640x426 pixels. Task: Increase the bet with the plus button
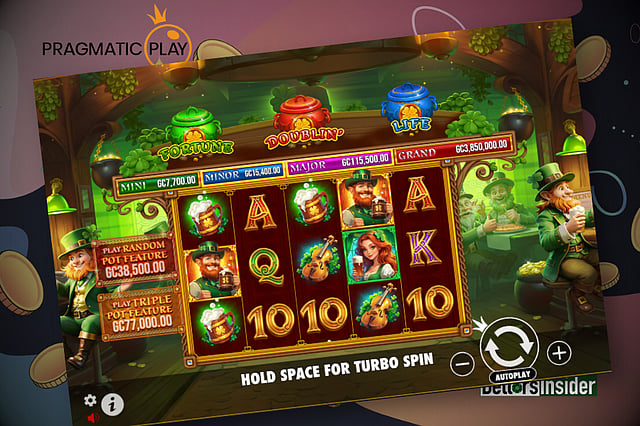tap(559, 352)
